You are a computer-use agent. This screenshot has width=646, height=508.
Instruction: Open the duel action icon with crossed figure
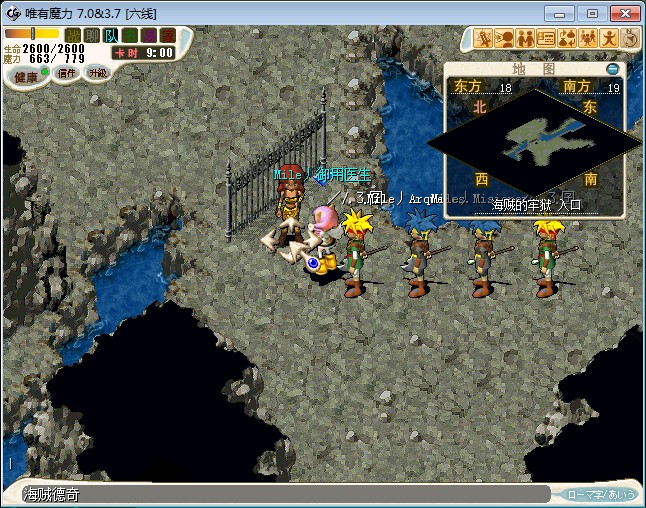(484, 38)
